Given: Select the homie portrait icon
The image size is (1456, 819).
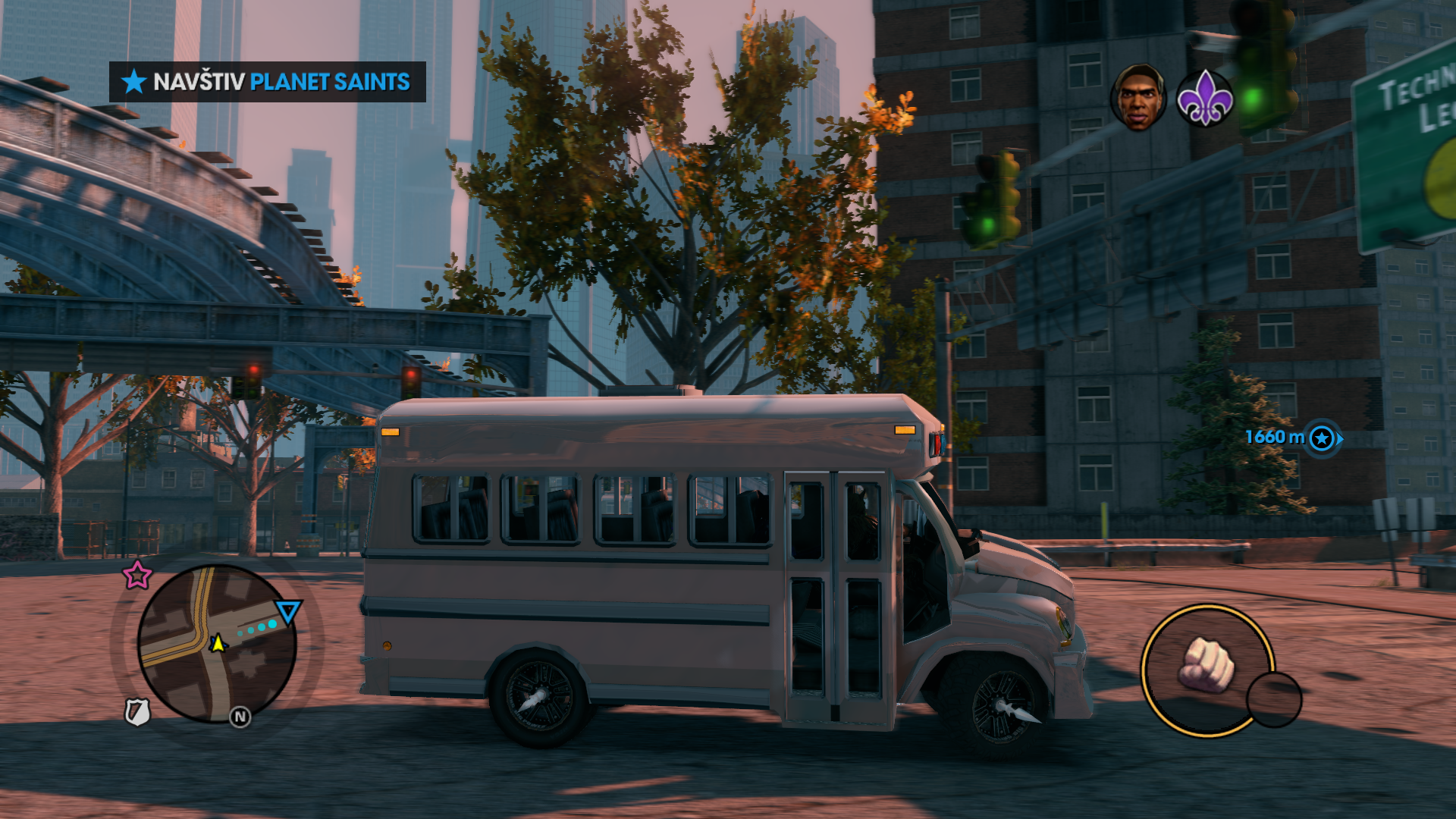Looking at the screenshot, I should pos(1139,99).
